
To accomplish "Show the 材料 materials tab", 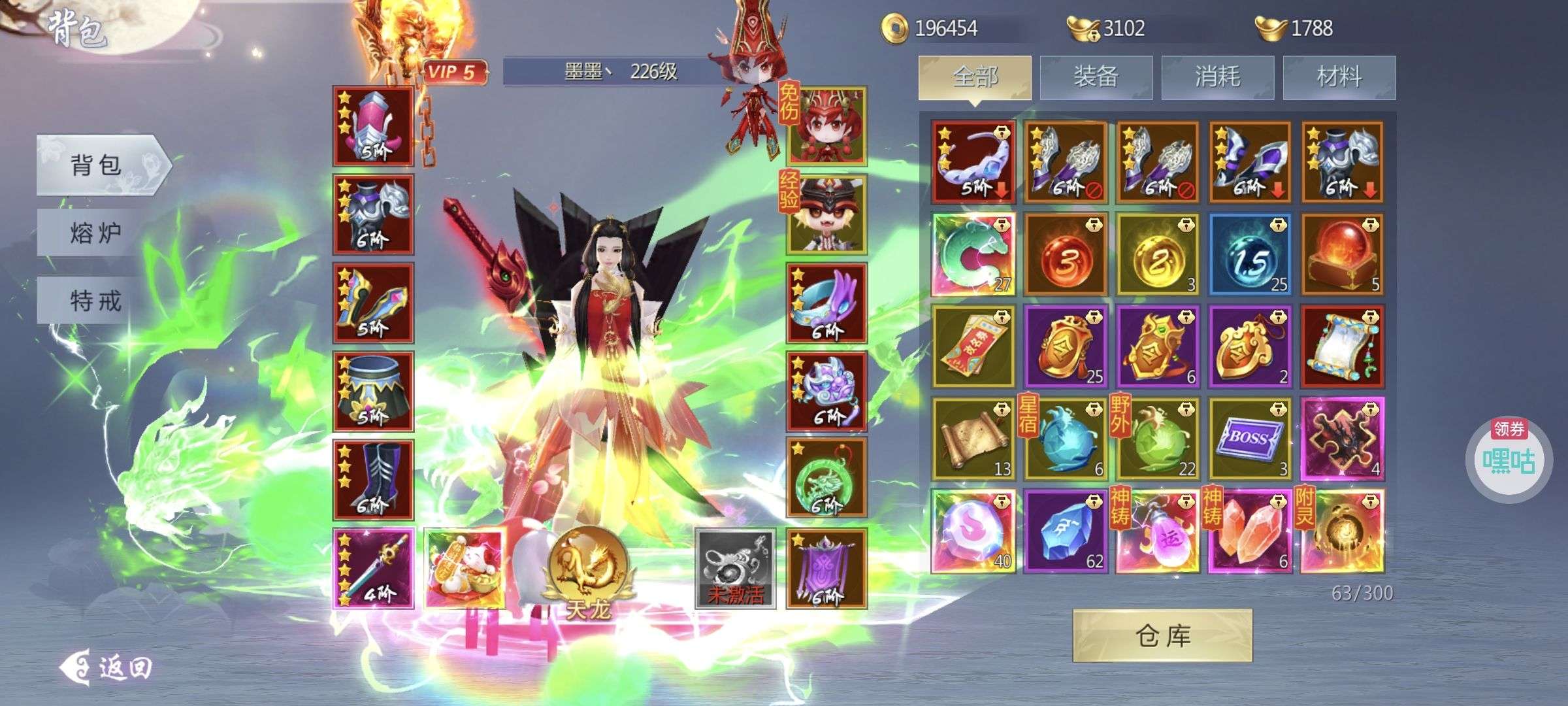I will [x=1339, y=77].
